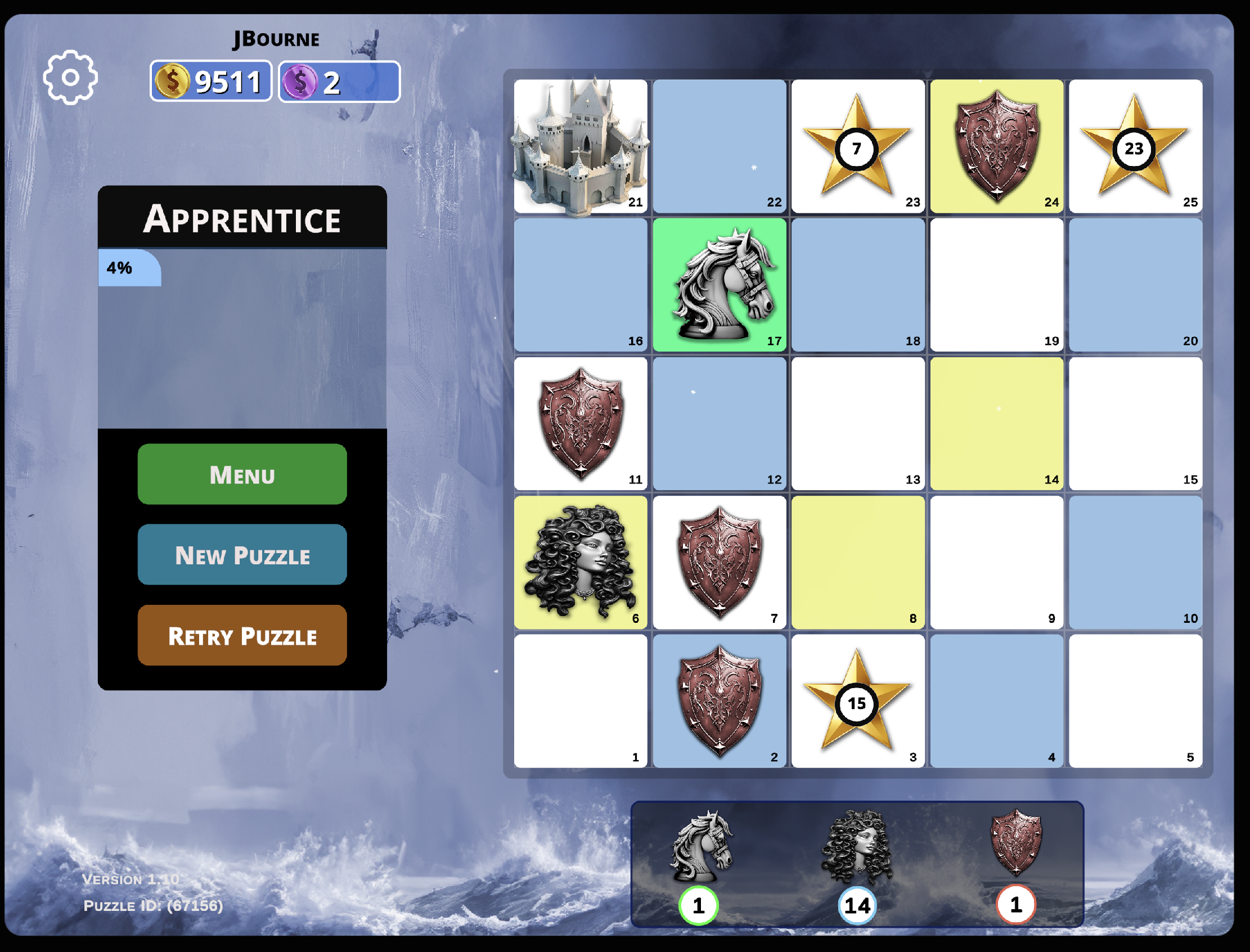Select the queen piece in bottom tray
The image size is (1250, 952).
pyautogui.click(x=857, y=847)
